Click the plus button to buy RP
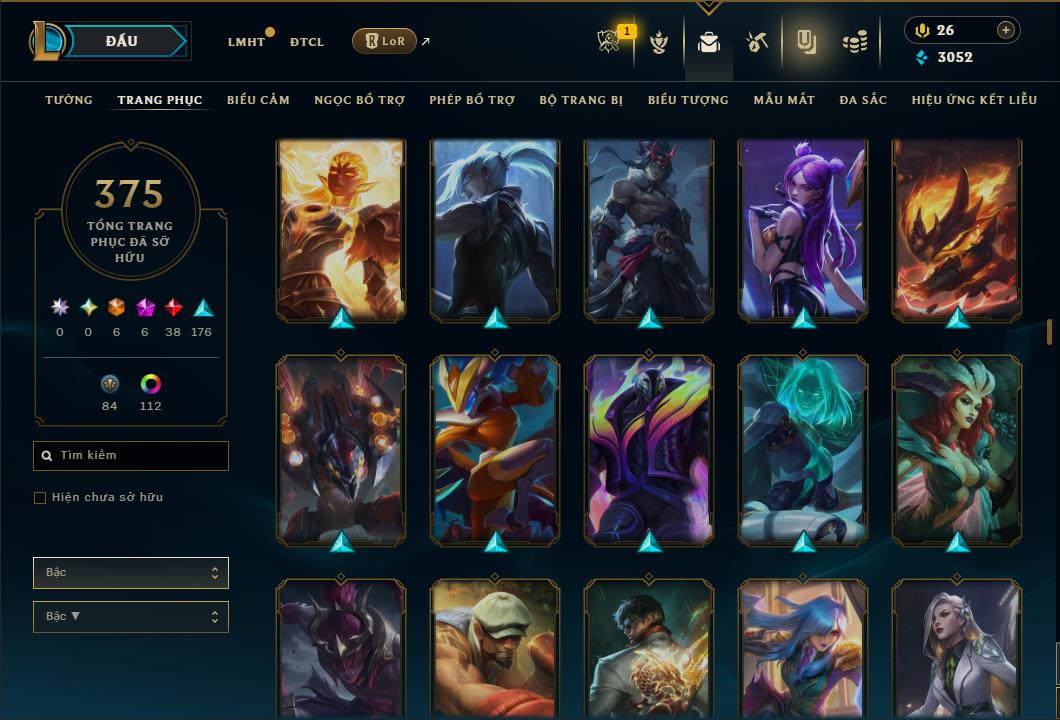 click(1006, 30)
